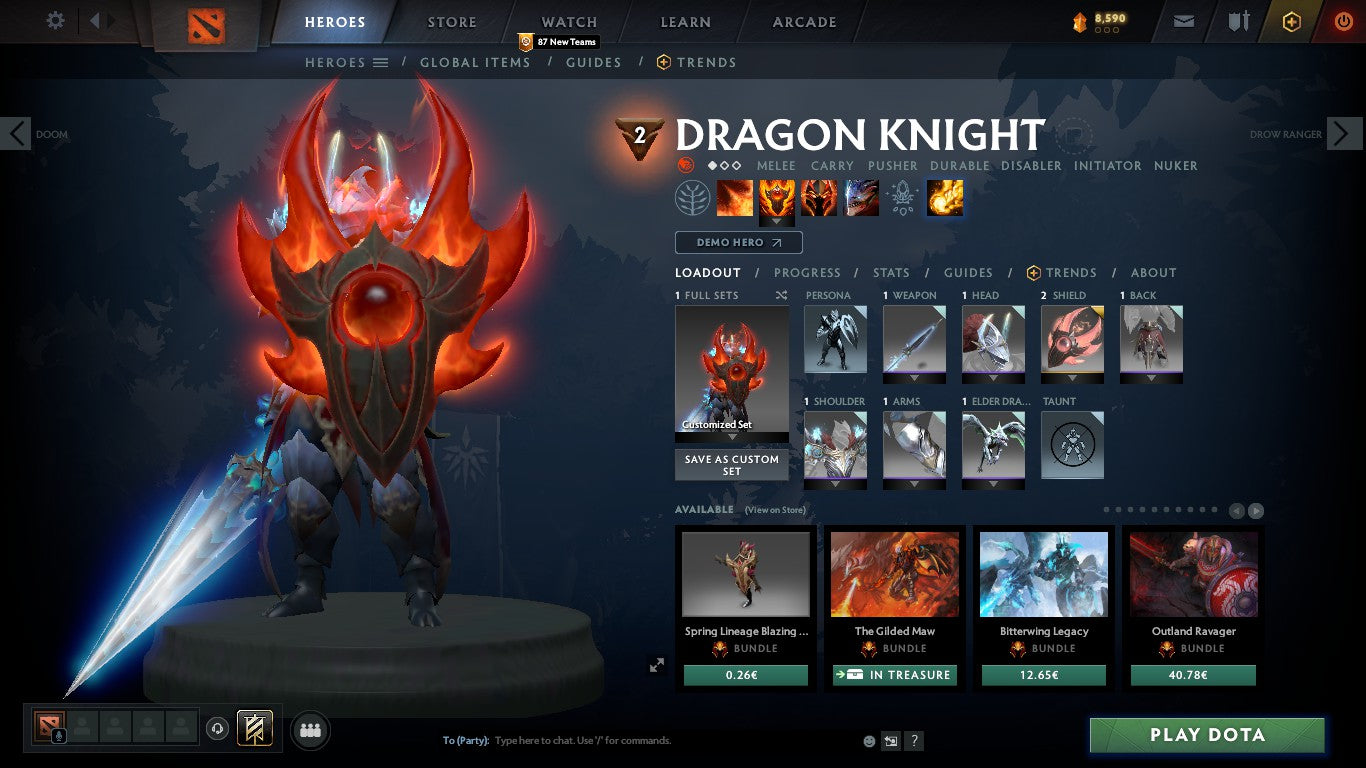Screen dimensions: 1366x768
Task: Toggle fullscreen hero preview with expand arrows
Action: click(657, 664)
